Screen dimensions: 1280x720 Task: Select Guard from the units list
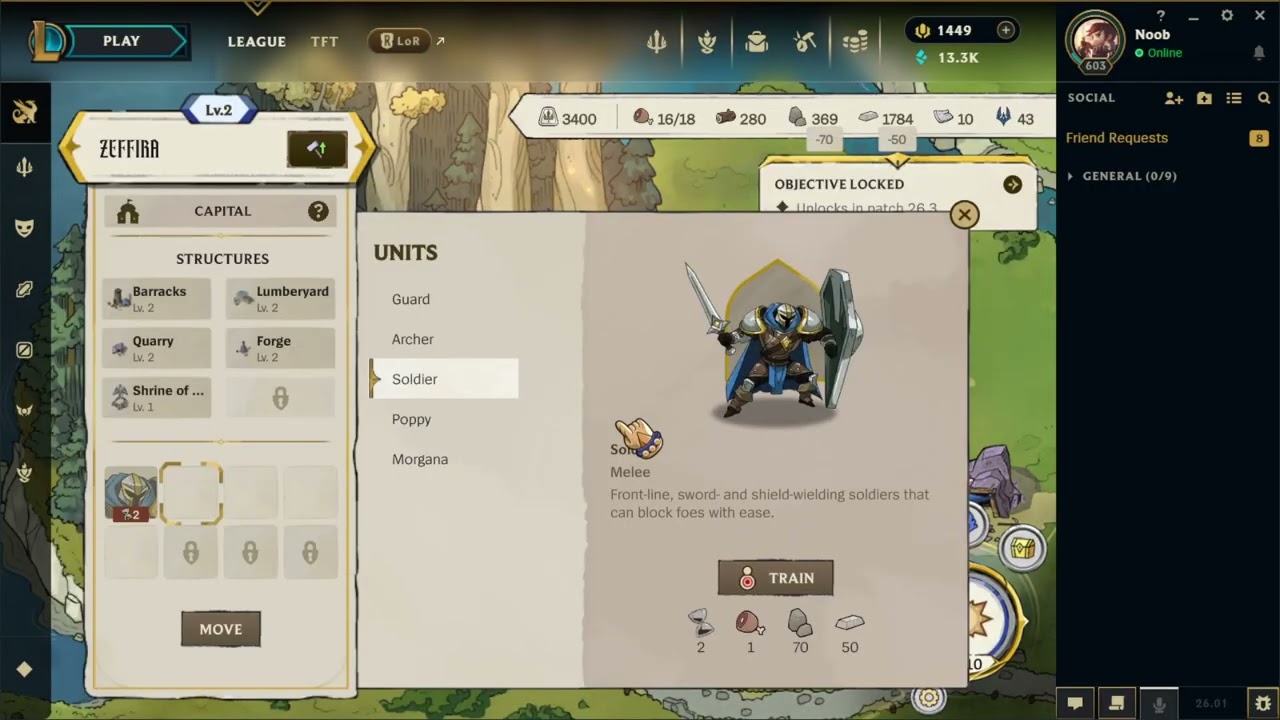coord(411,299)
